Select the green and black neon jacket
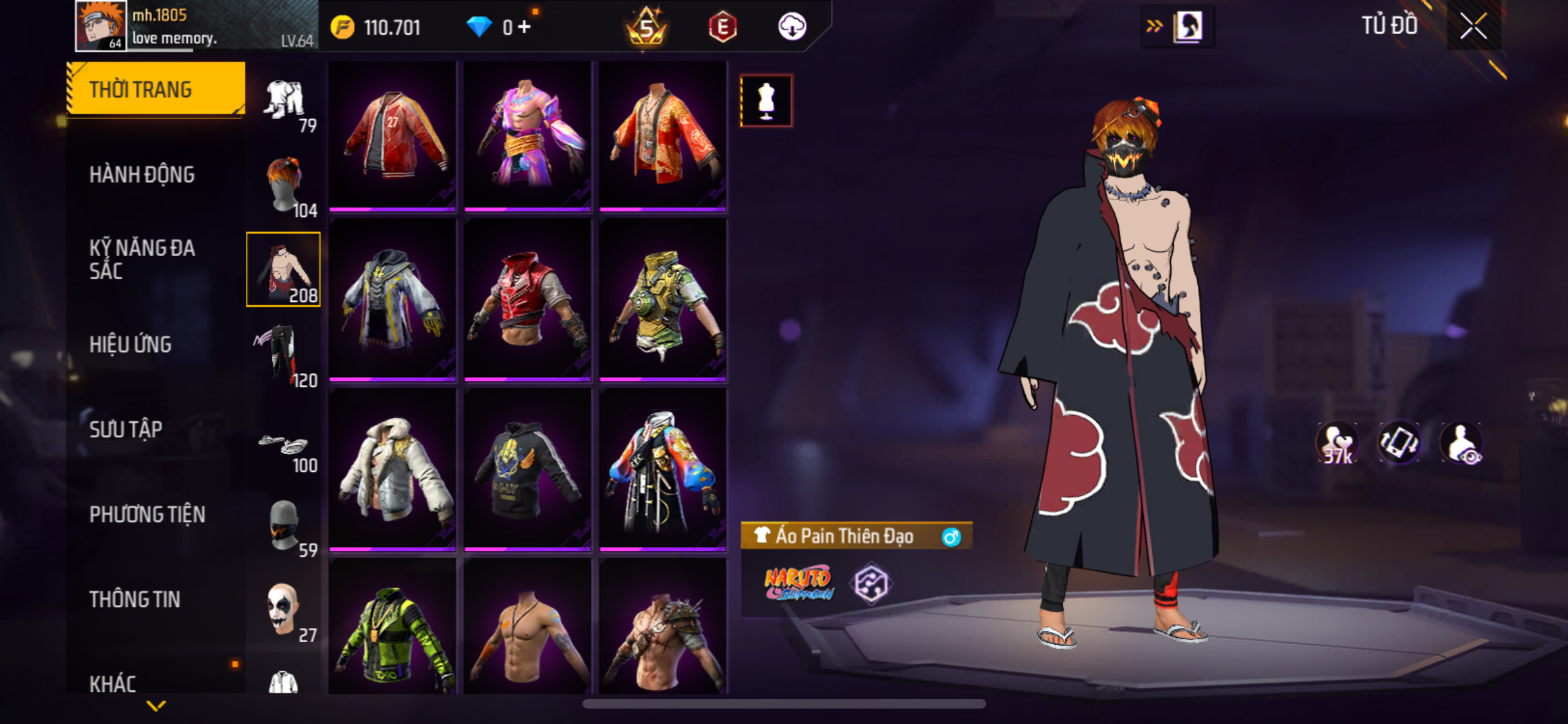The width and height of the screenshot is (1568, 724). point(393,631)
